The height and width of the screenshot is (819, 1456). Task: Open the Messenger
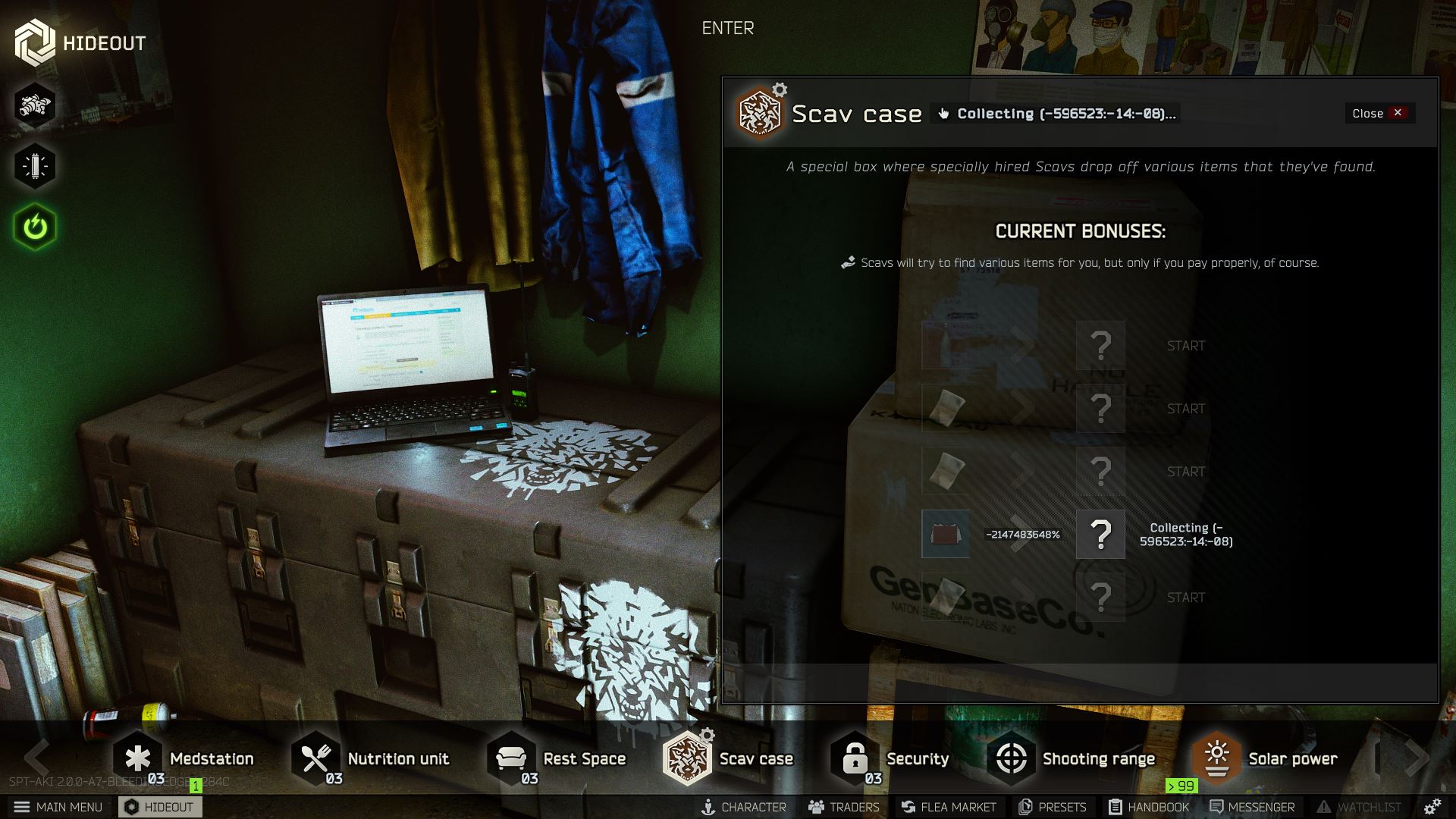1254,807
